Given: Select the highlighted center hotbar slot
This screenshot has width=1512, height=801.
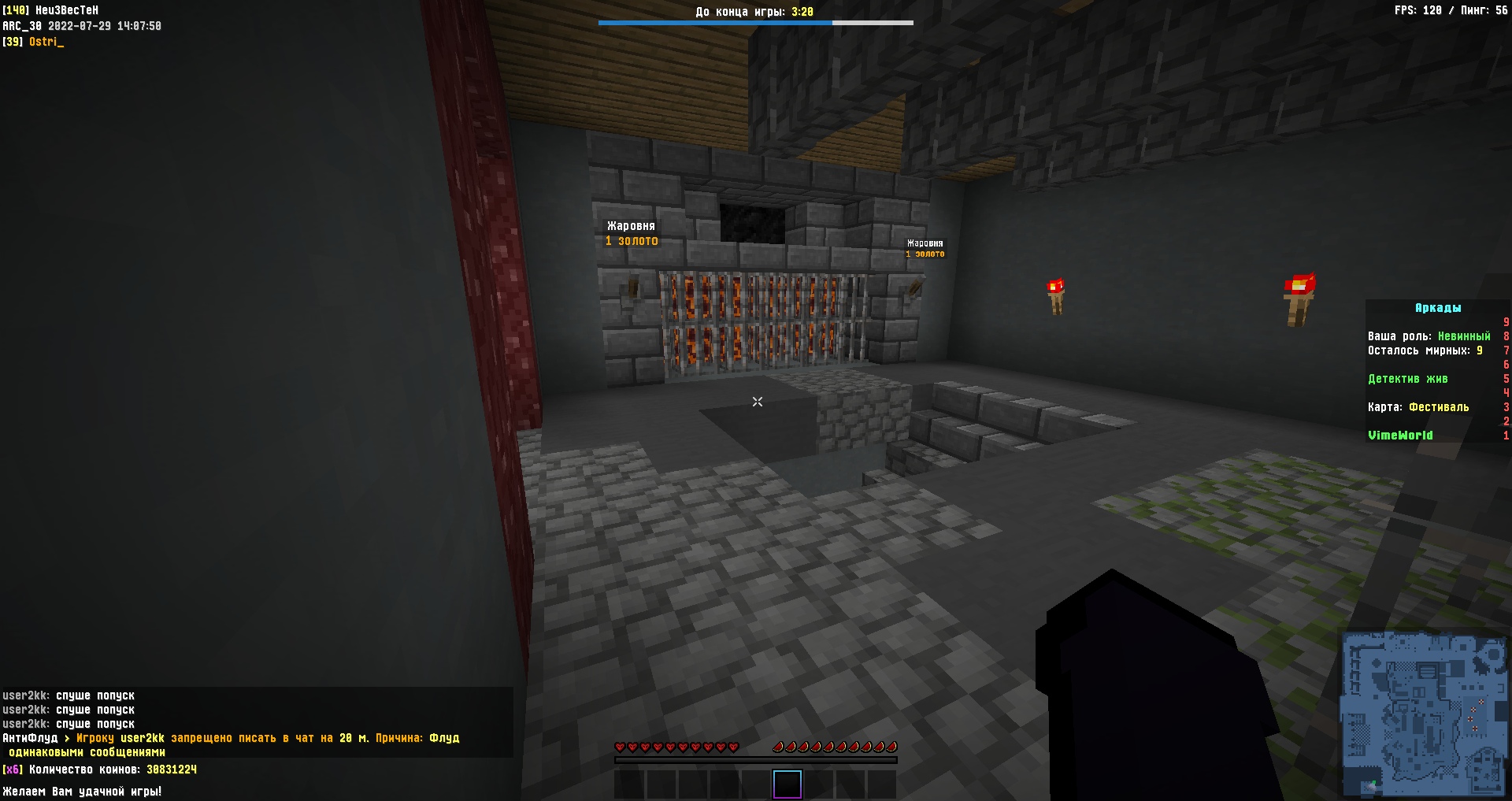Looking at the screenshot, I should pyautogui.click(x=787, y=784).
